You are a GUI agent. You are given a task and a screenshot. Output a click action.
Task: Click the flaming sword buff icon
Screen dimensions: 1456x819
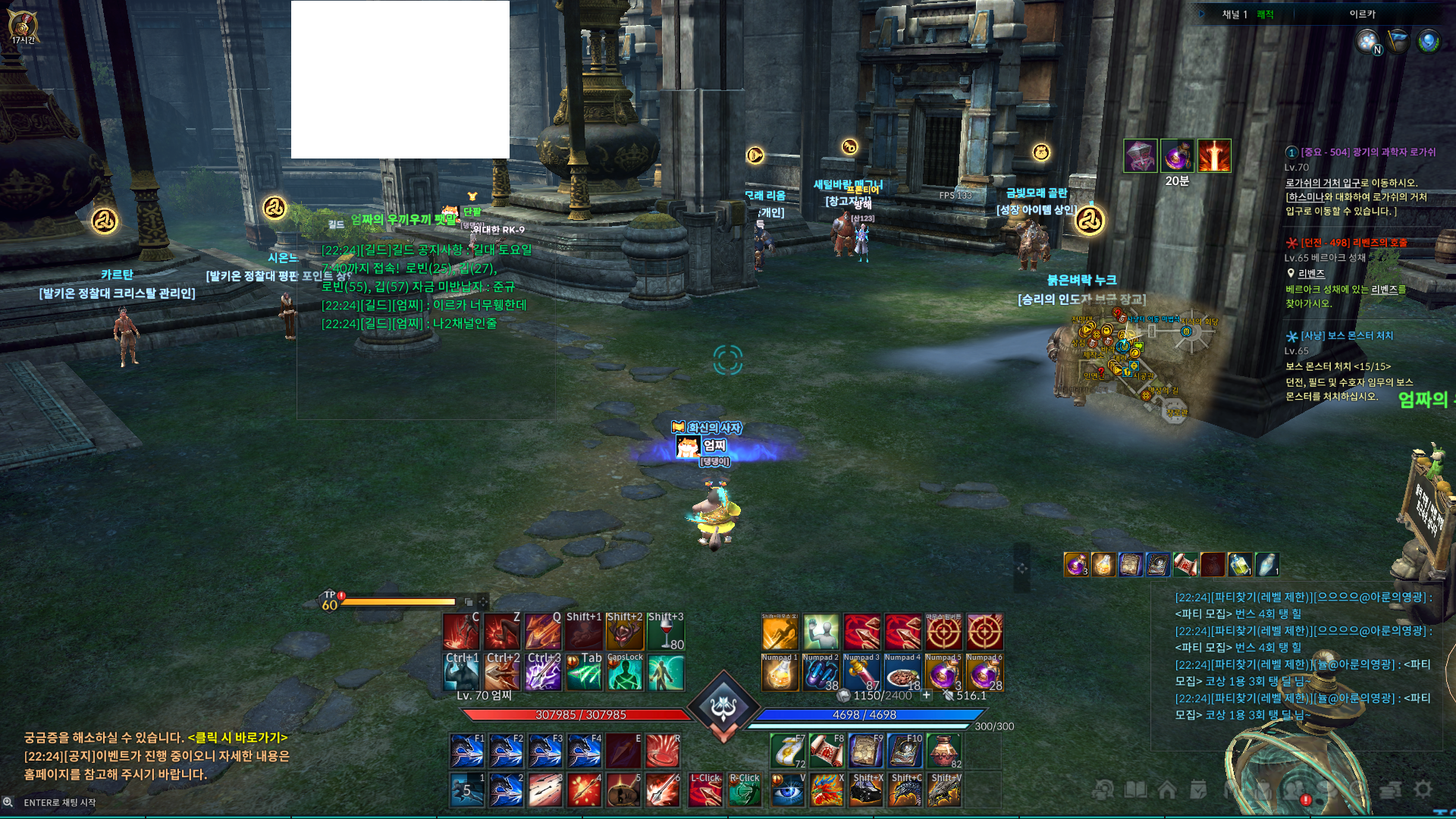point(1214,156)
